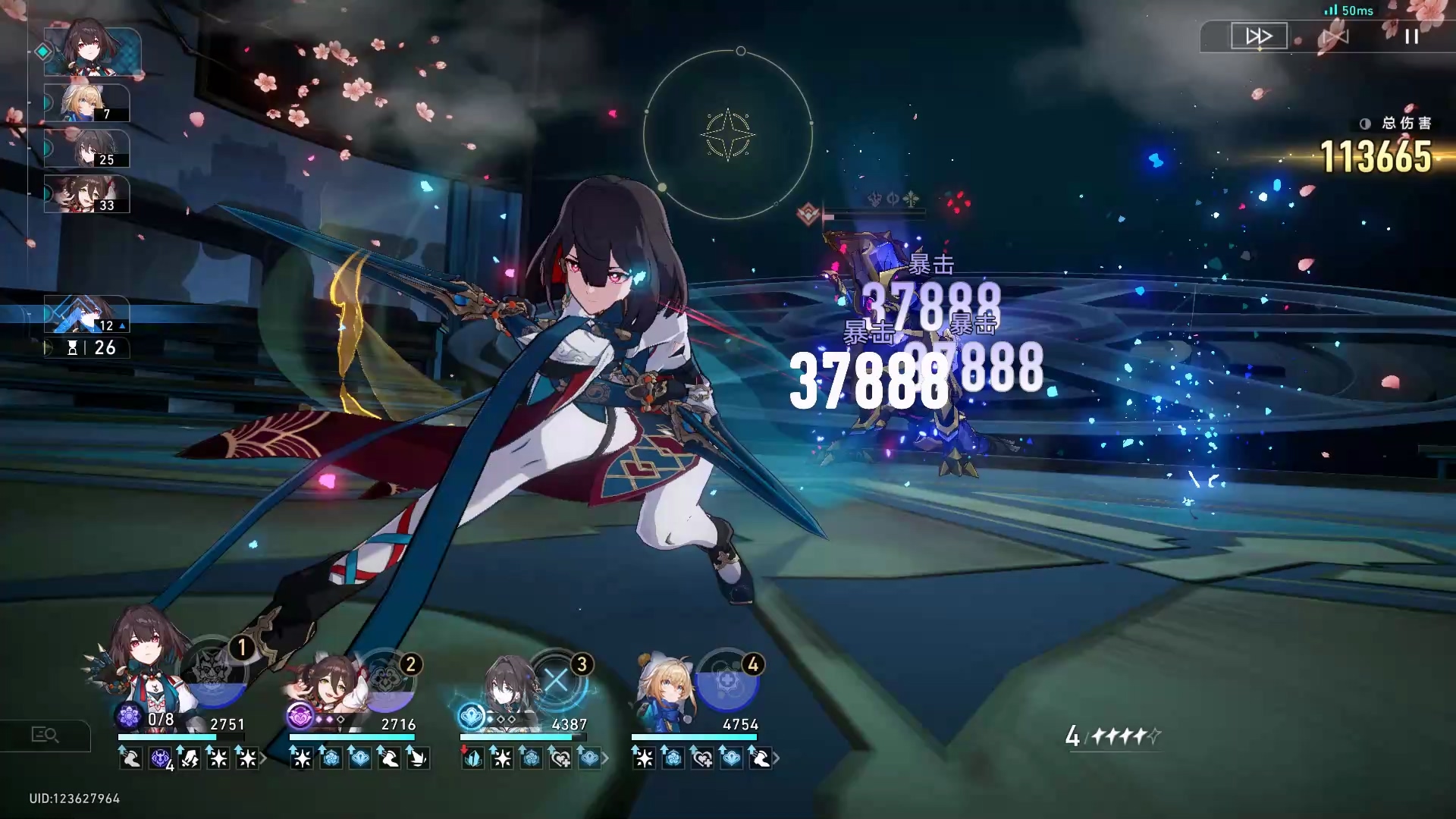Select the blonde character's turn order portrait

(x=86, y=103)
